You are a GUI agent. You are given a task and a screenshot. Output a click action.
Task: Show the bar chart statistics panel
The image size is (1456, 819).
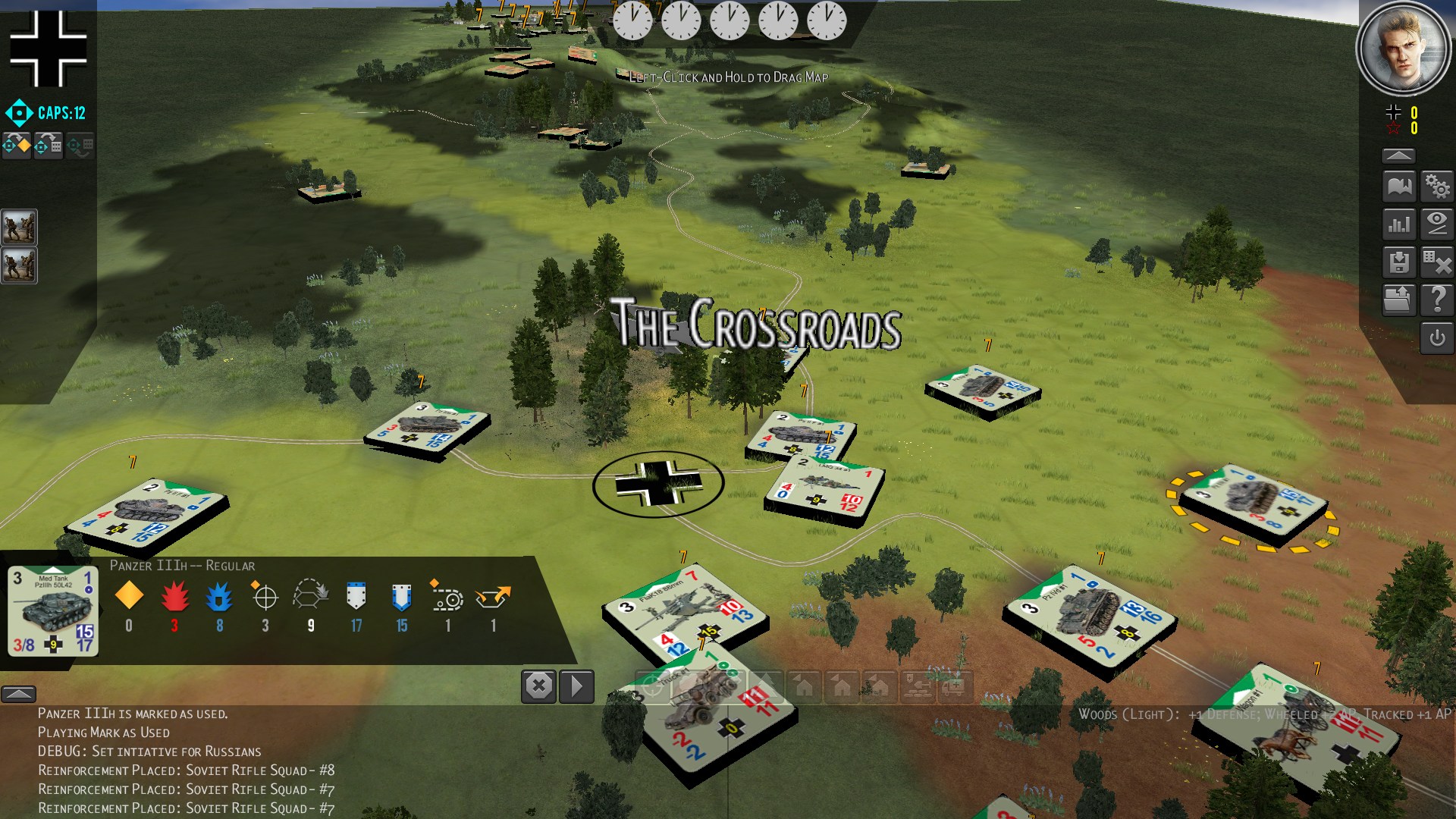pos(1399,224)
